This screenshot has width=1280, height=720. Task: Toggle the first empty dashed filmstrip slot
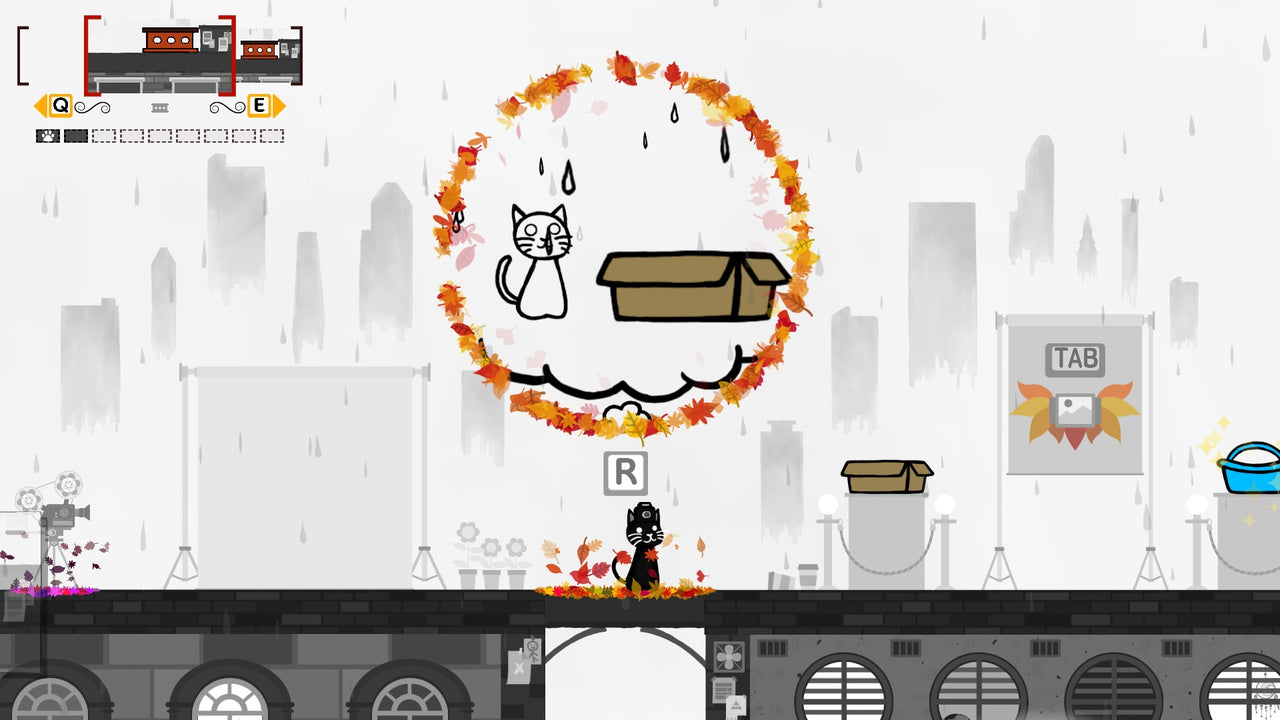[x=103, y=135]
